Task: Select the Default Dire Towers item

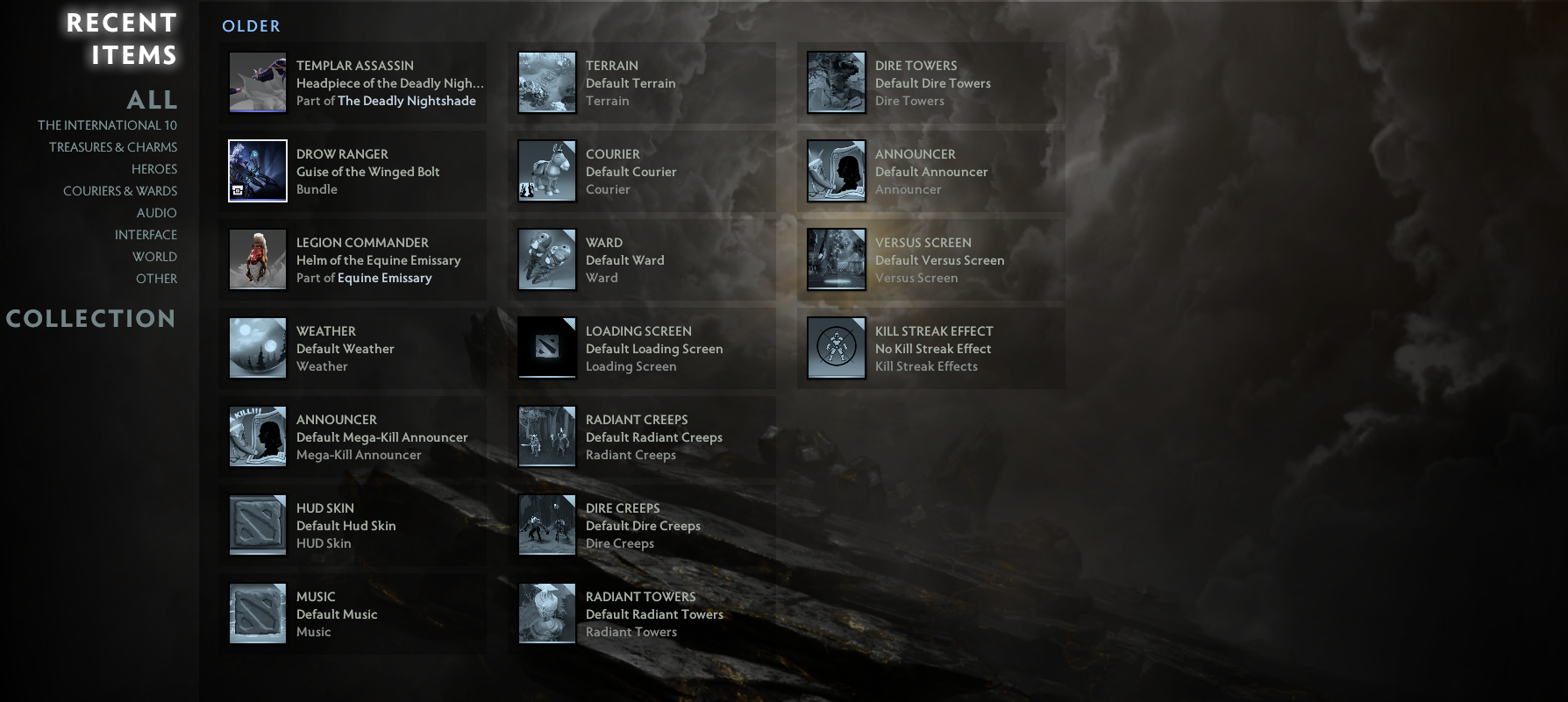Action: [835, 82]
